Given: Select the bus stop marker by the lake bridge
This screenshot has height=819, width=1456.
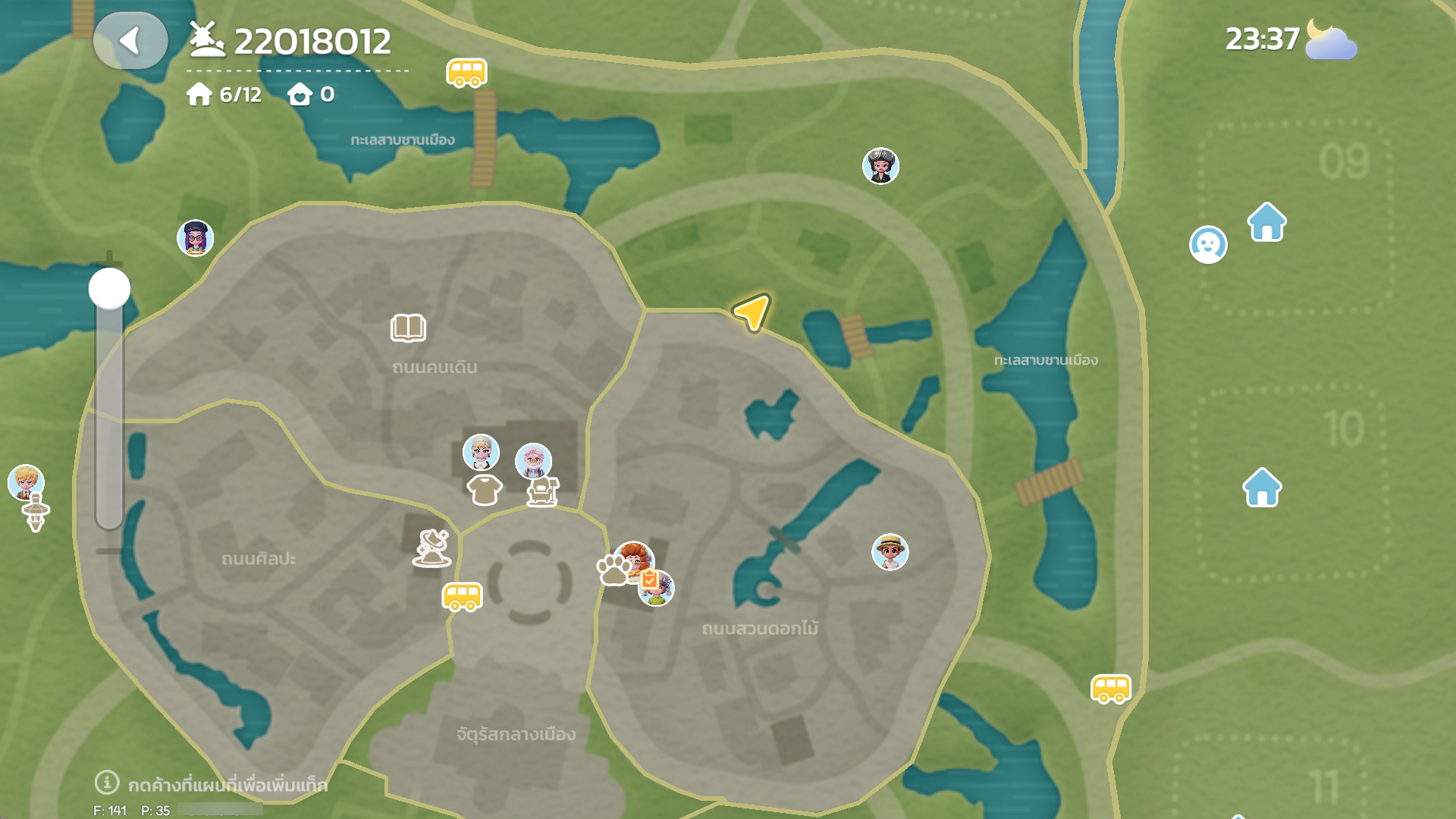Looking at the screenshot, I should (x=466, y=74).
